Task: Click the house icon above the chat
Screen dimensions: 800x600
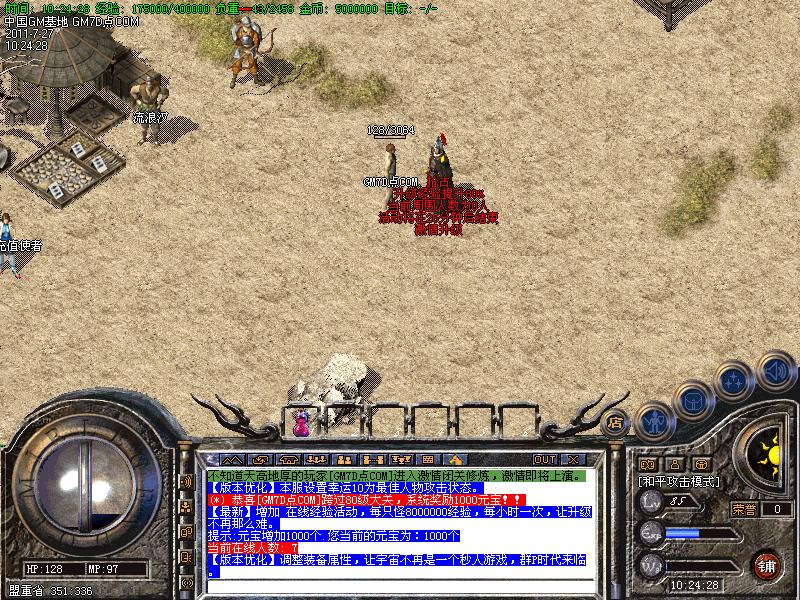Action: 454,460
